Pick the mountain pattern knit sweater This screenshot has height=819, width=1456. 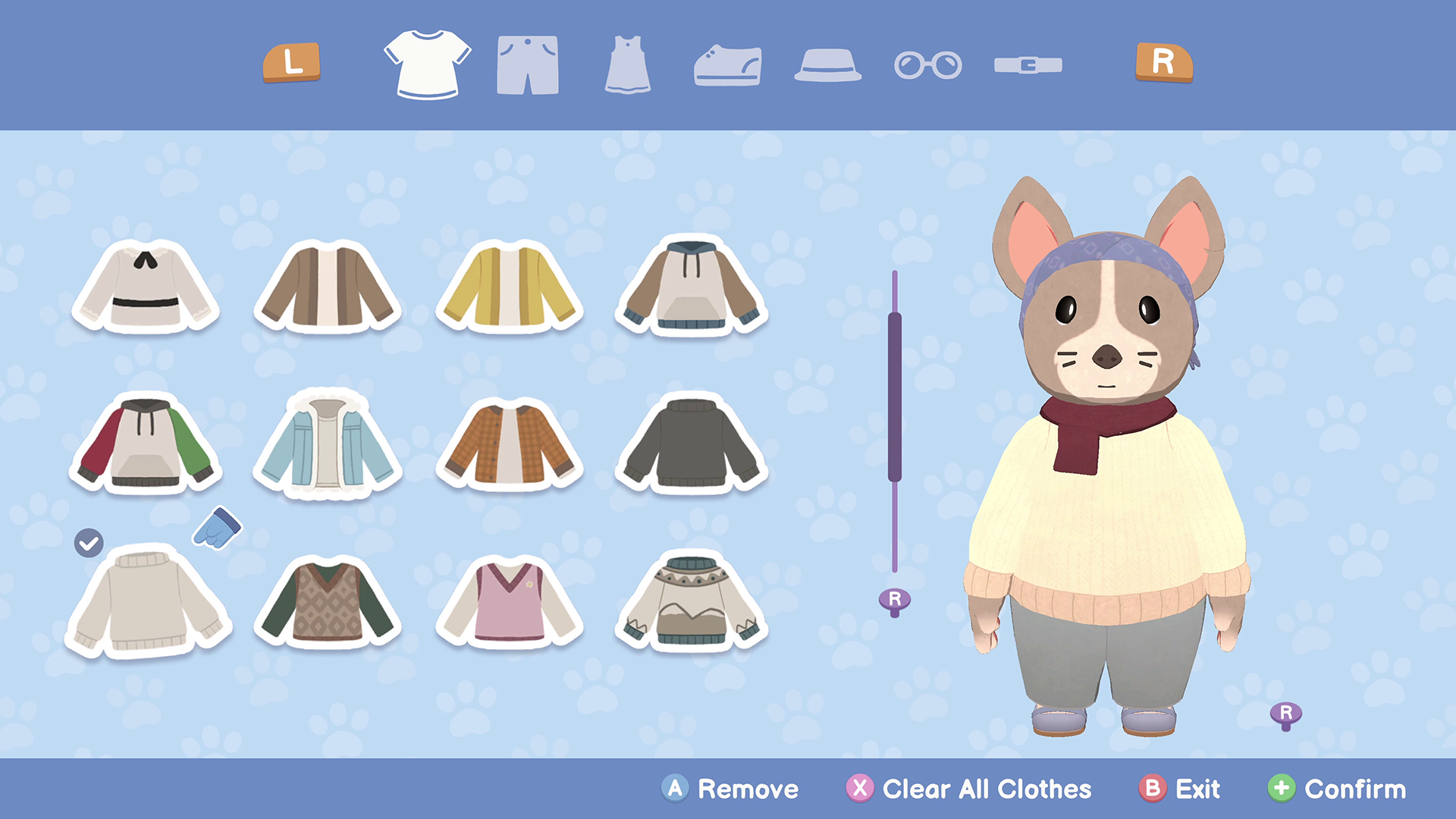[692, 603]
